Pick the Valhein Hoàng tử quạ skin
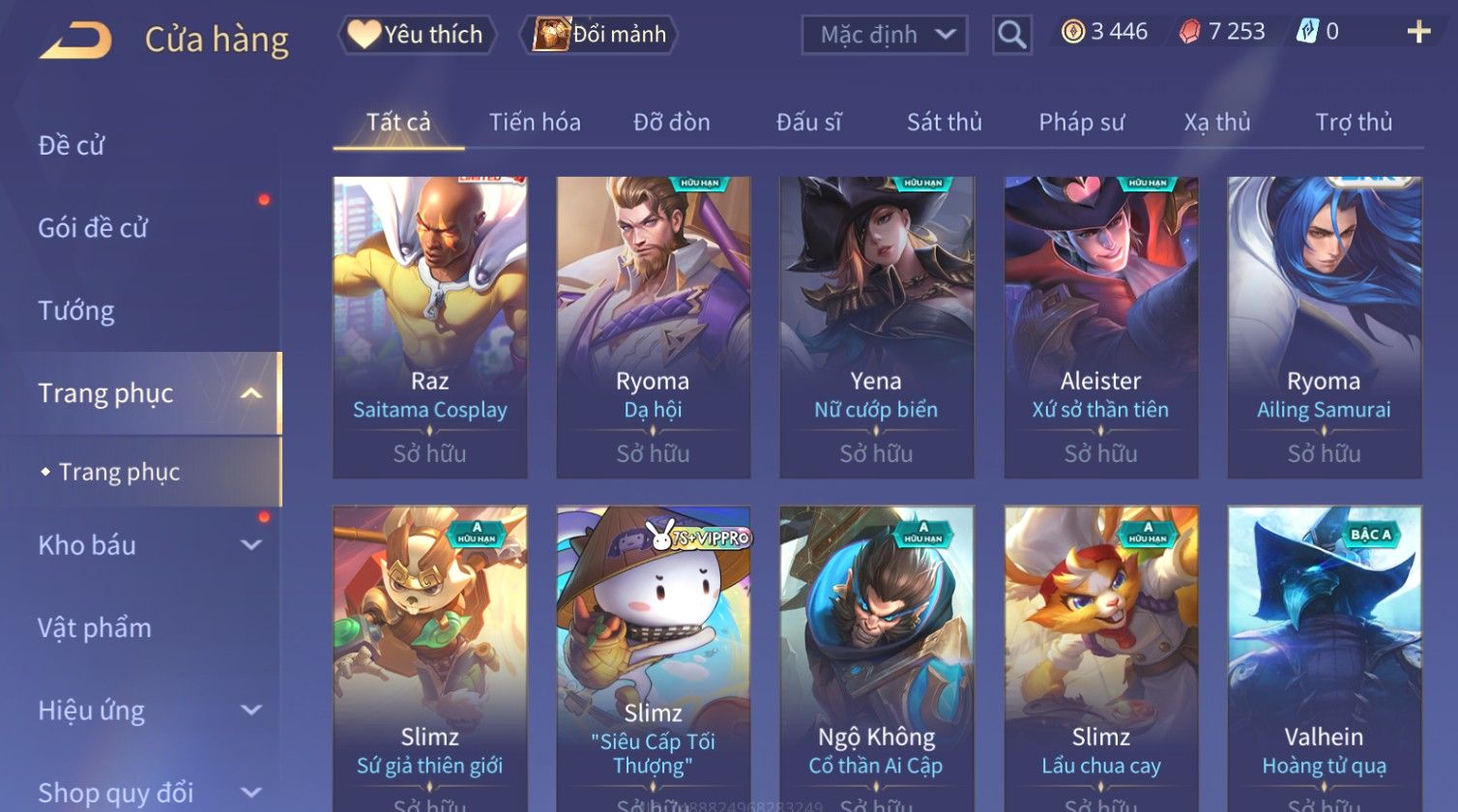This screenshot has width=1458, height=812. coord(1325,657)
